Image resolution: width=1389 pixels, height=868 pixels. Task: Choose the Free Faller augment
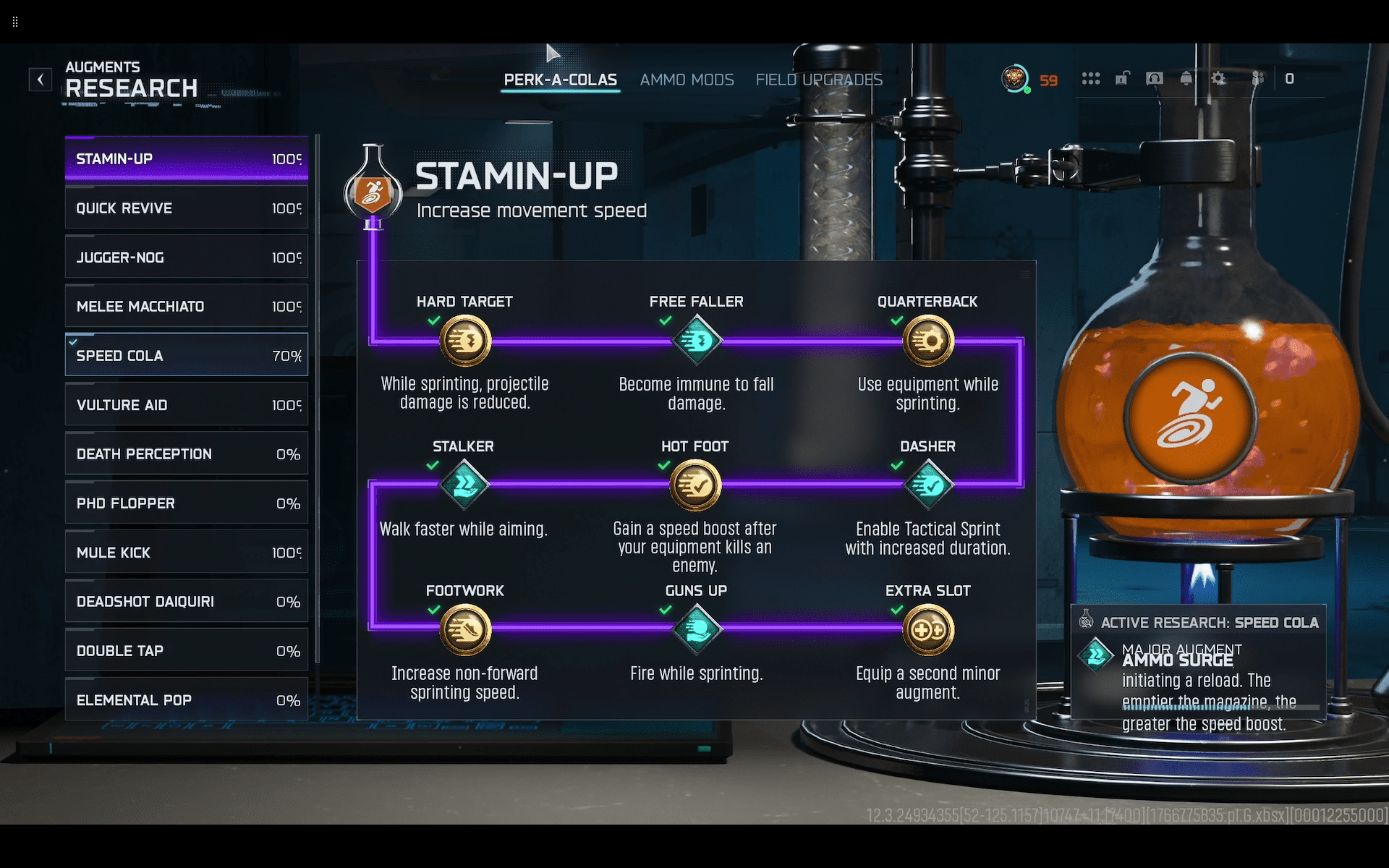(x=697, y=341)
